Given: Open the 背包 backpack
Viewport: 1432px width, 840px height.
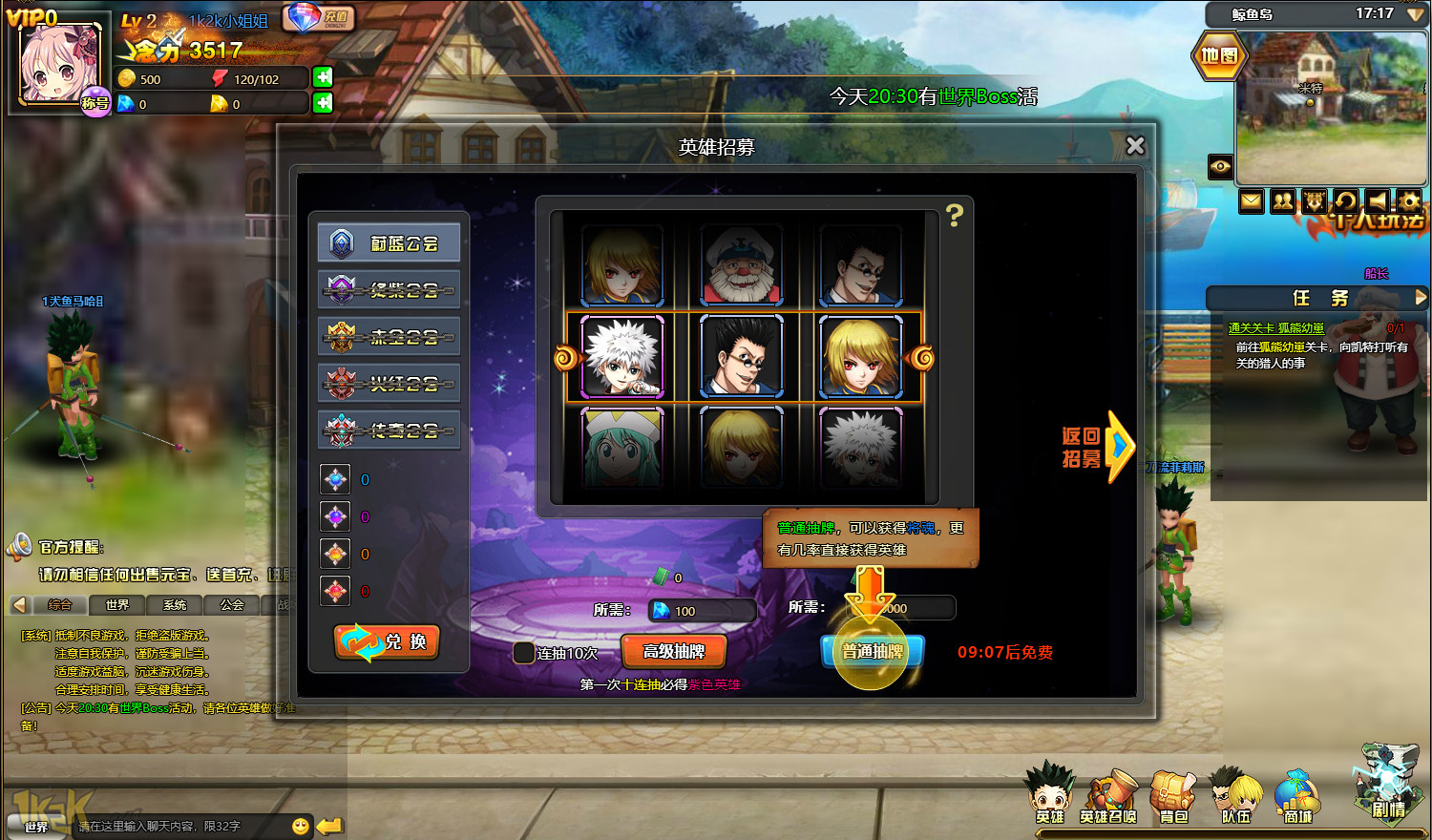Looking at the screenshot, I should (x=1173, y=798).
